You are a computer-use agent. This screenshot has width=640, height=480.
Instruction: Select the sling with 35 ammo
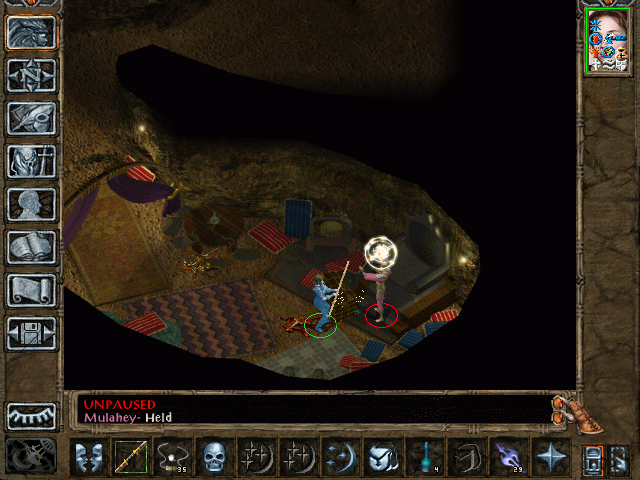[172, 458]
